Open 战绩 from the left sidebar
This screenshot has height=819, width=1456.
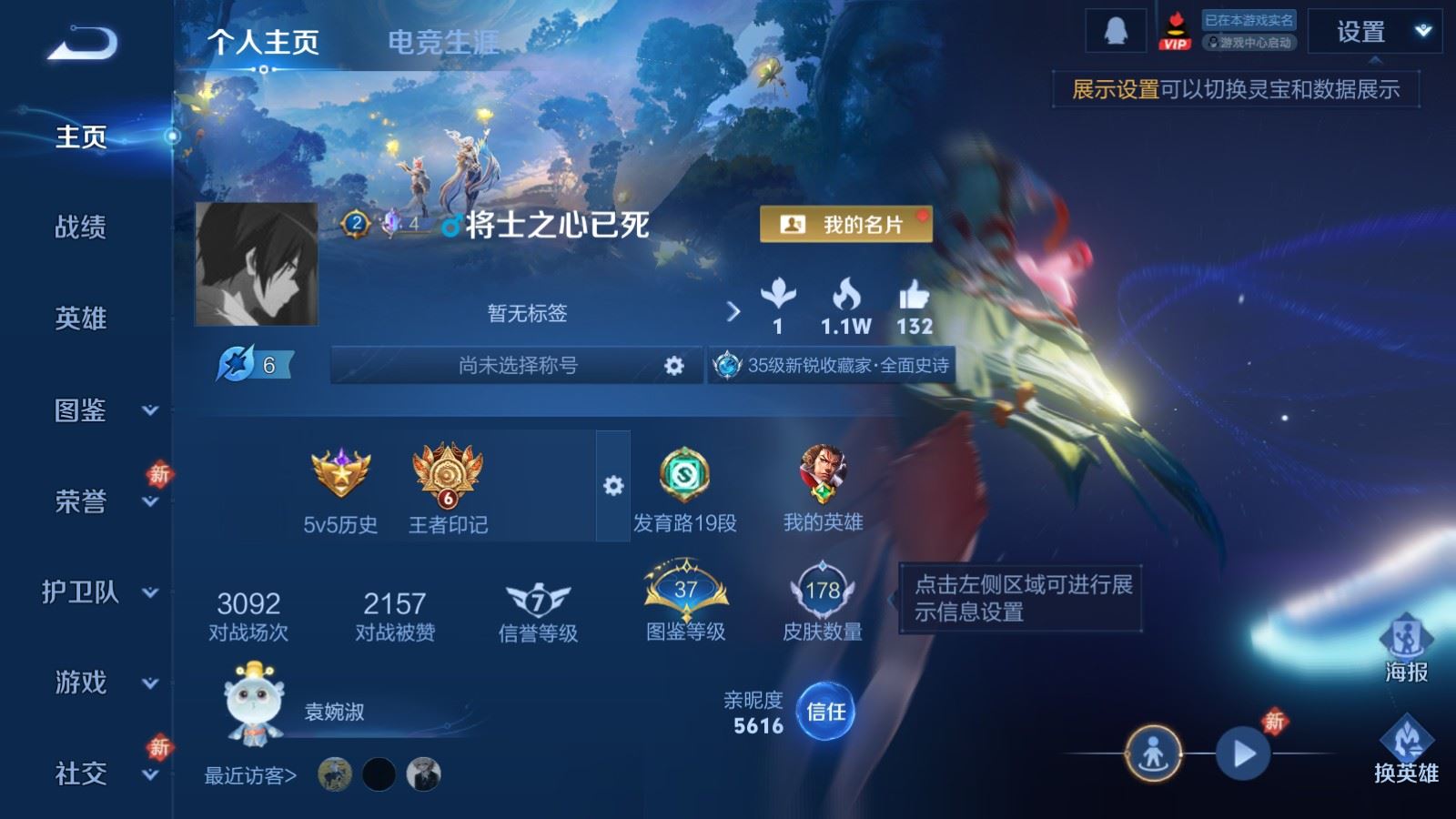pyautogui.click(x=80, y=228)
